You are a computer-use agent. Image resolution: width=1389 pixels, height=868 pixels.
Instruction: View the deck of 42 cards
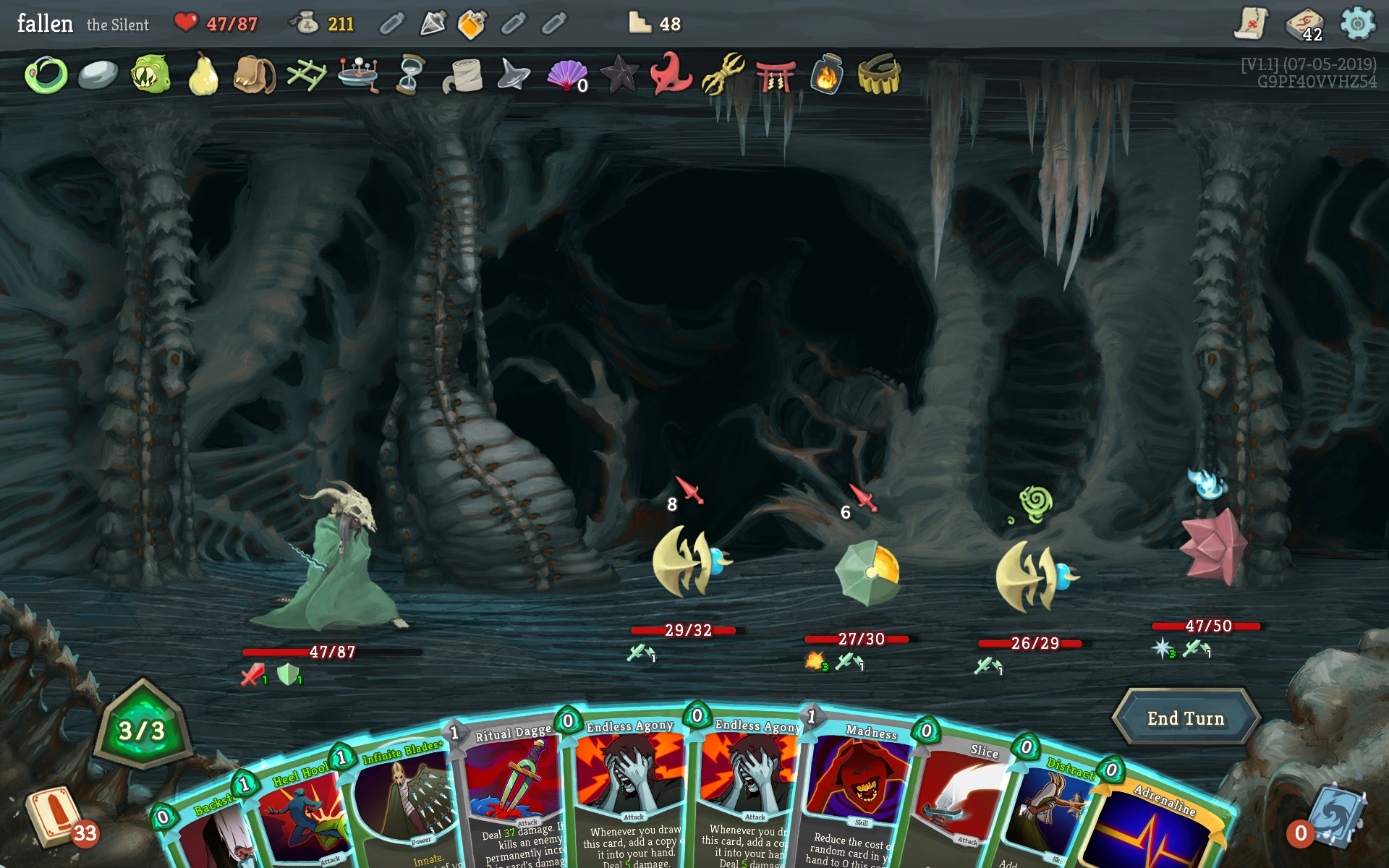coord(1304,25)
